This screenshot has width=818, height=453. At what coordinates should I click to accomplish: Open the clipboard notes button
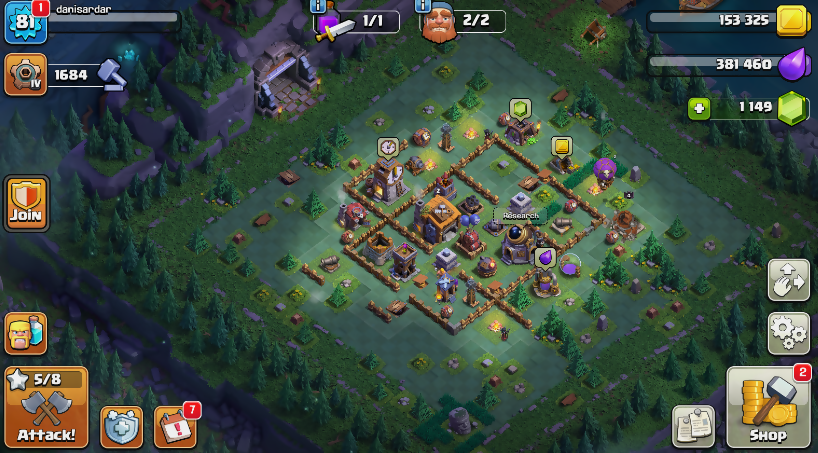(692, 426)
